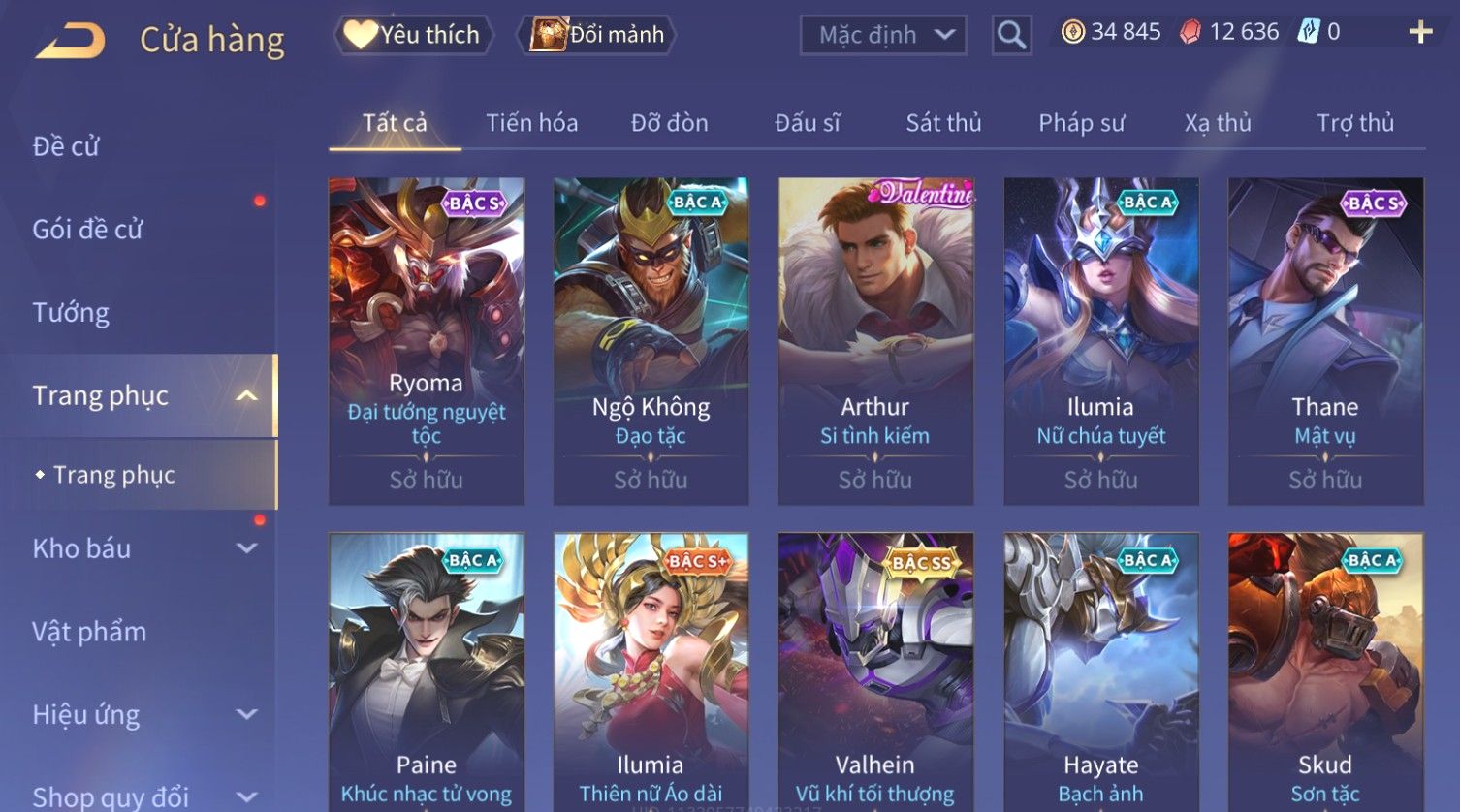This screenshot has height=812, width=1460.
Task: Show the Đấu sĩ skins tab
Action: (x=807, y=123)
